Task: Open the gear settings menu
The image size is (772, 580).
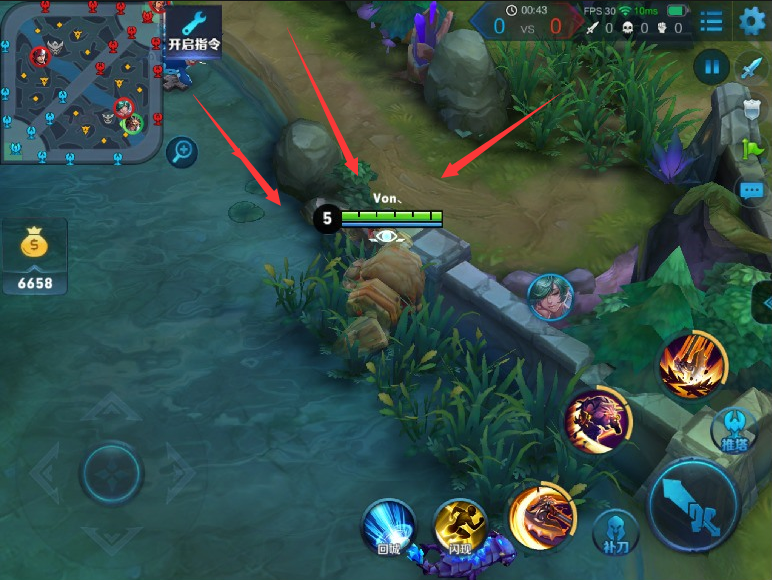Action: pyautogui.click(x=752, y=20)
